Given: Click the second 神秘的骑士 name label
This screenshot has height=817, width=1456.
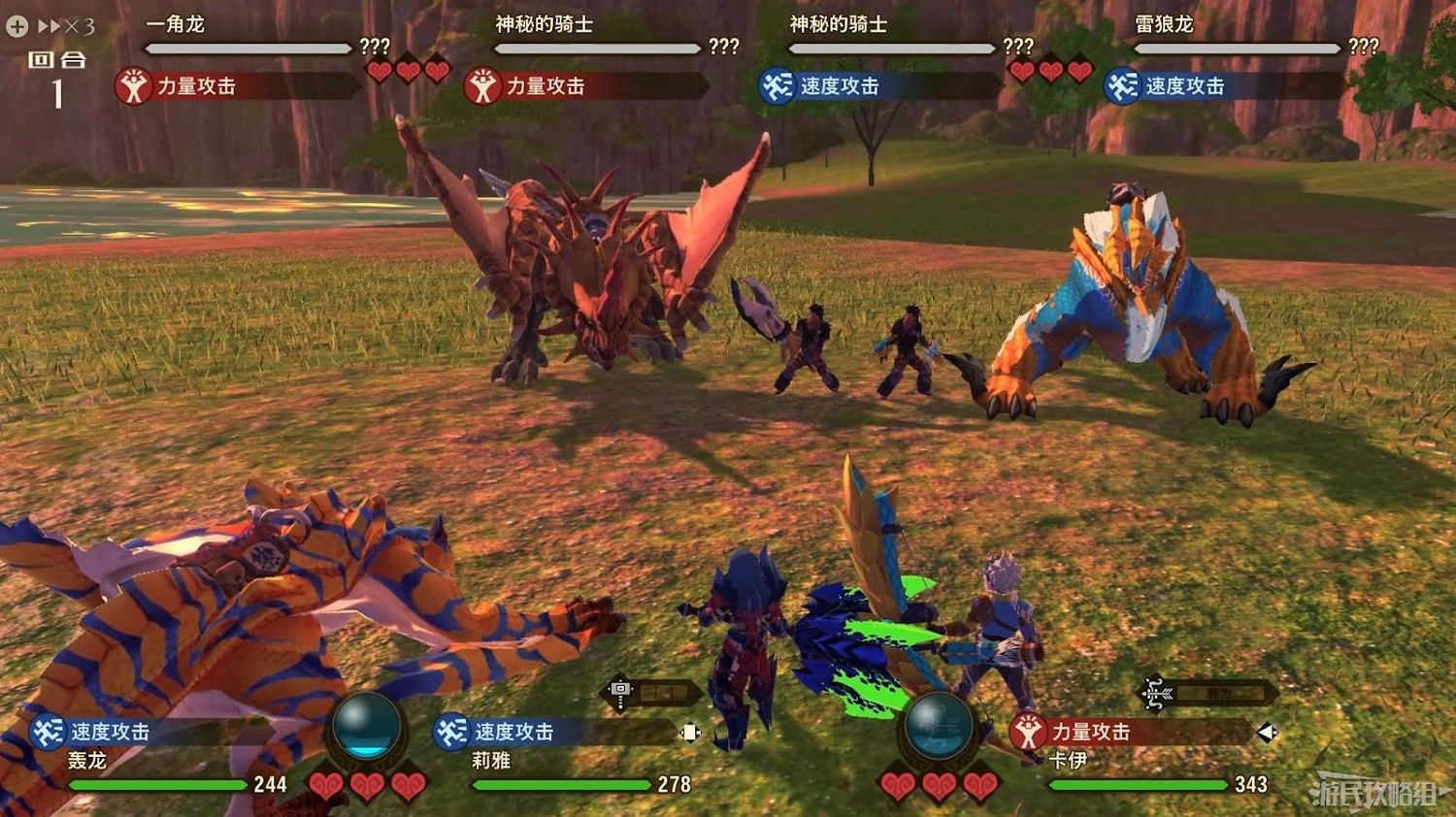Looking at the screenshot, I should coord(840,23).
